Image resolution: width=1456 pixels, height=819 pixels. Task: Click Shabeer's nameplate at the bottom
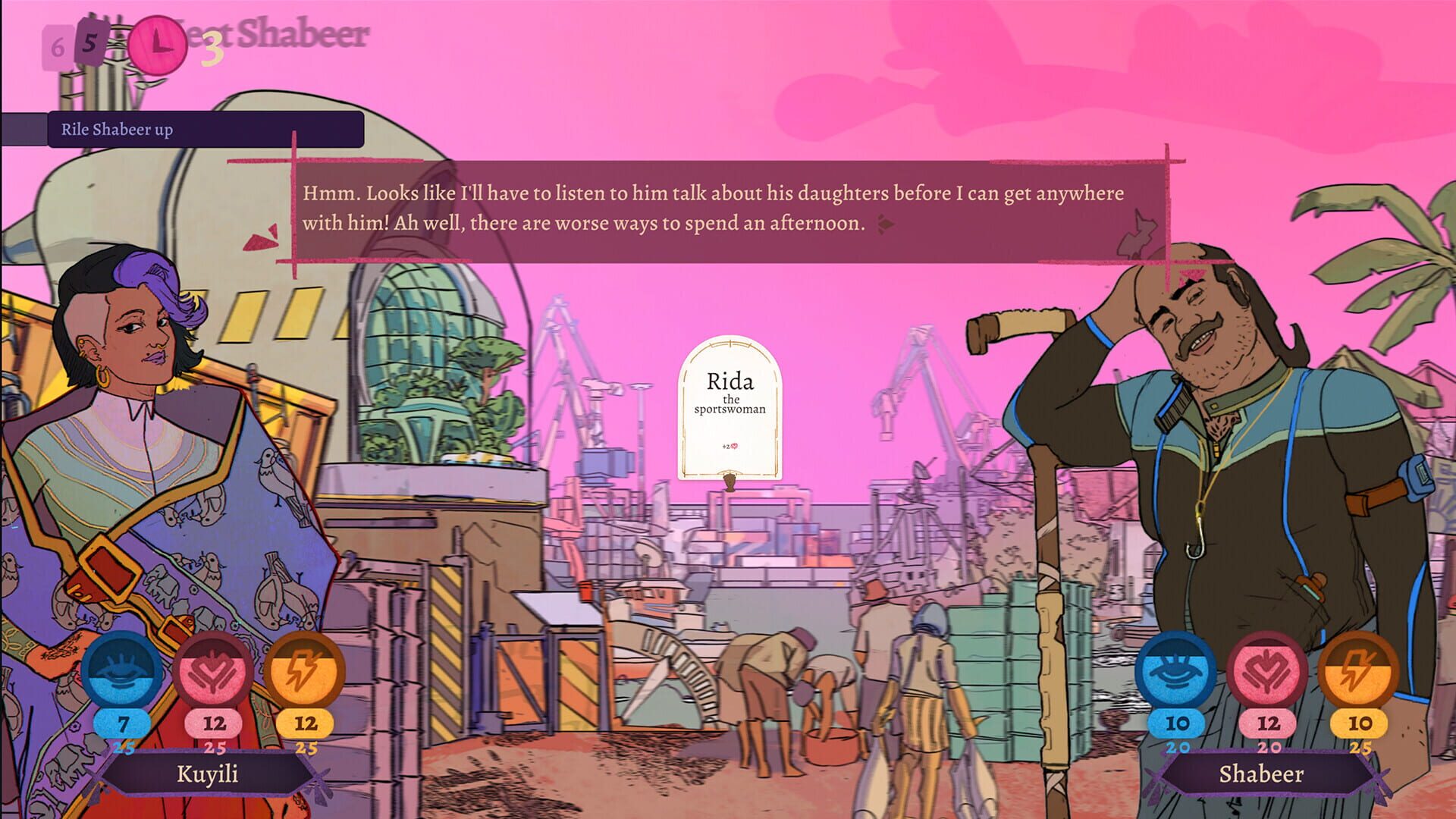(1262, 774)
